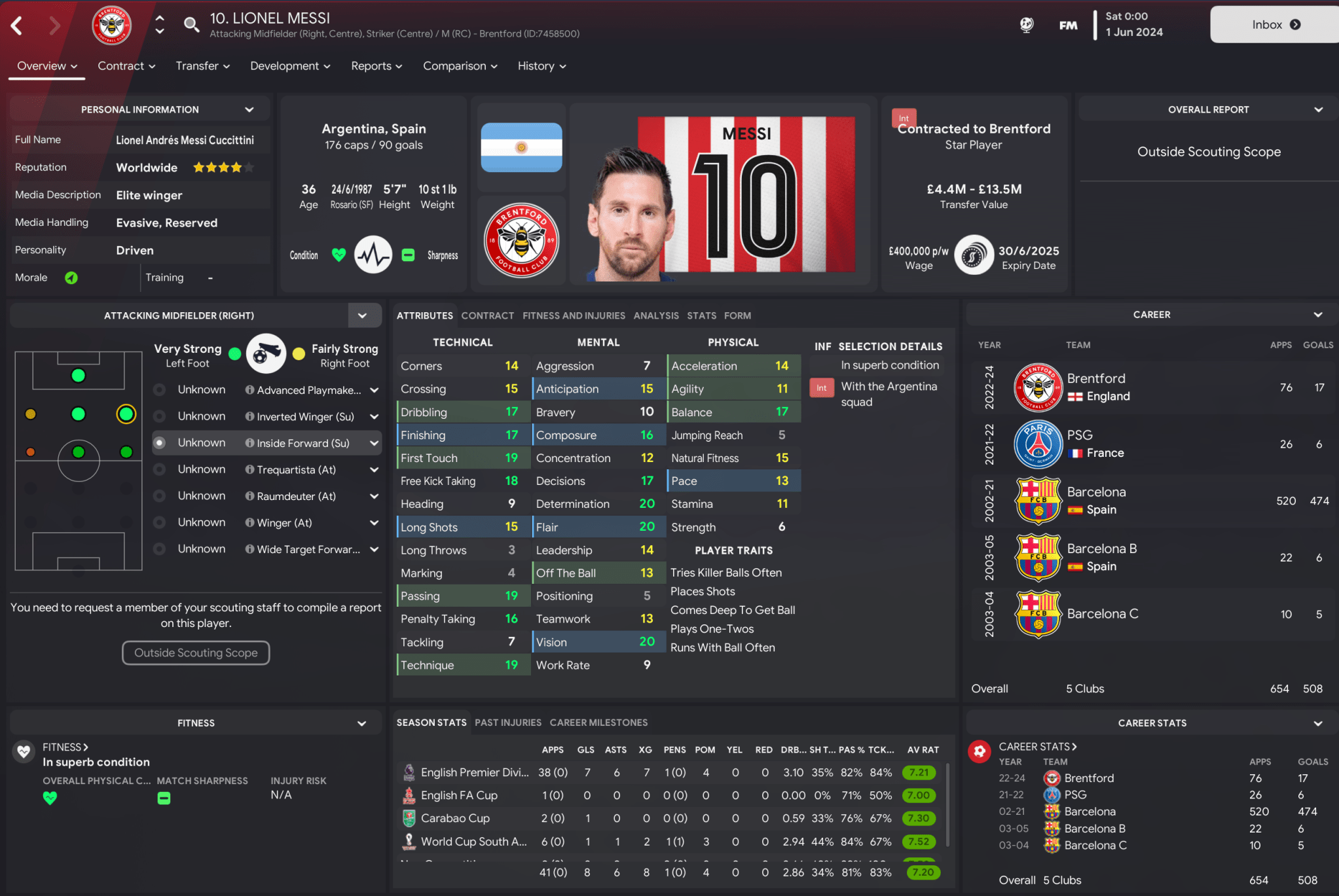This screenshot has height=896, width=1339.
Task: Click the English Premier Division competition icon
Action: tap(409, 772)
